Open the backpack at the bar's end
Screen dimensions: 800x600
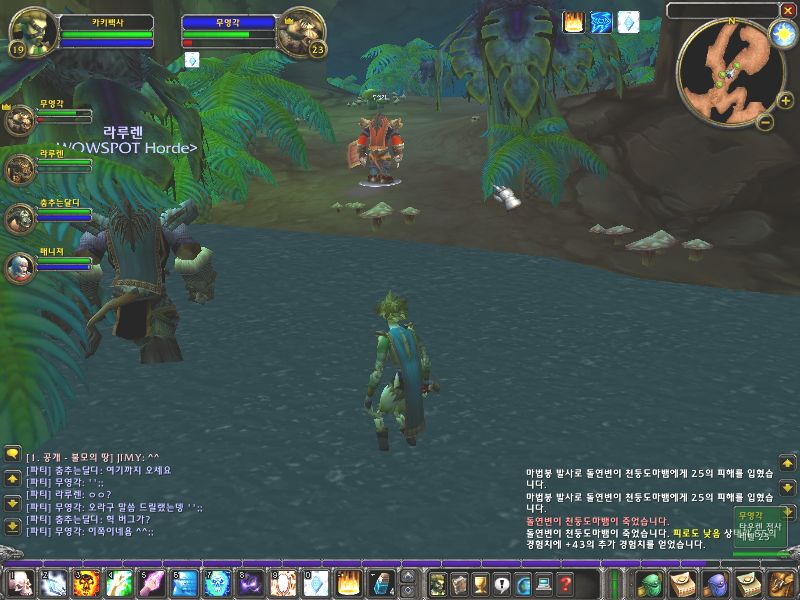(782, 583)
